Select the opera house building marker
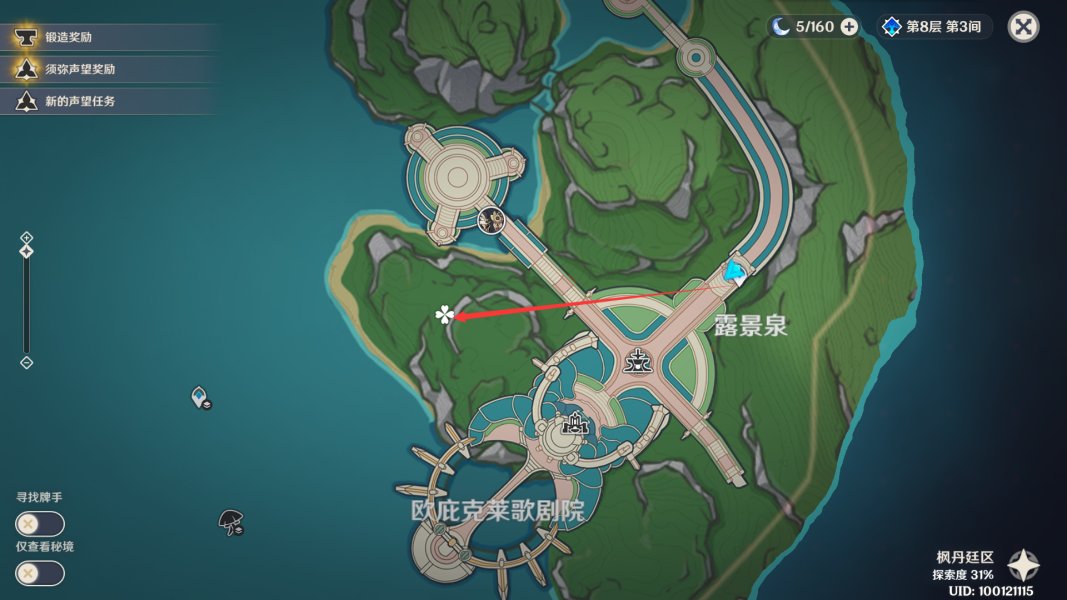This screenshot has width=1067, height=600. (x=574, y=425)
